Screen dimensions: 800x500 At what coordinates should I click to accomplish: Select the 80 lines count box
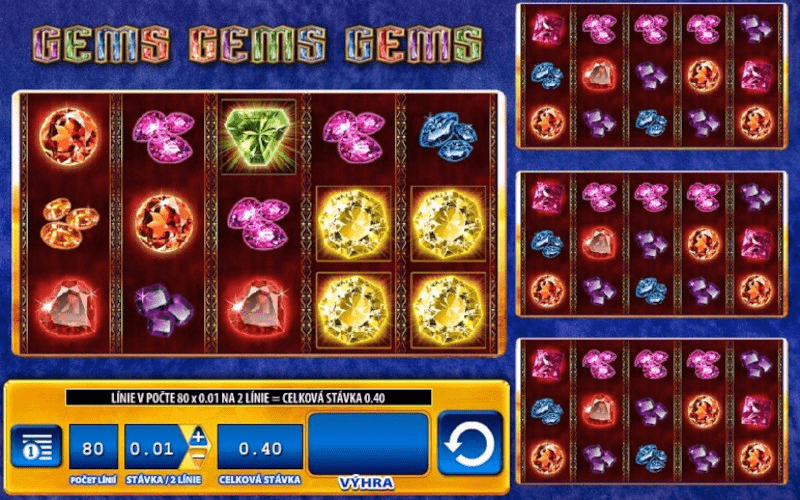click(x=93, y=445)
